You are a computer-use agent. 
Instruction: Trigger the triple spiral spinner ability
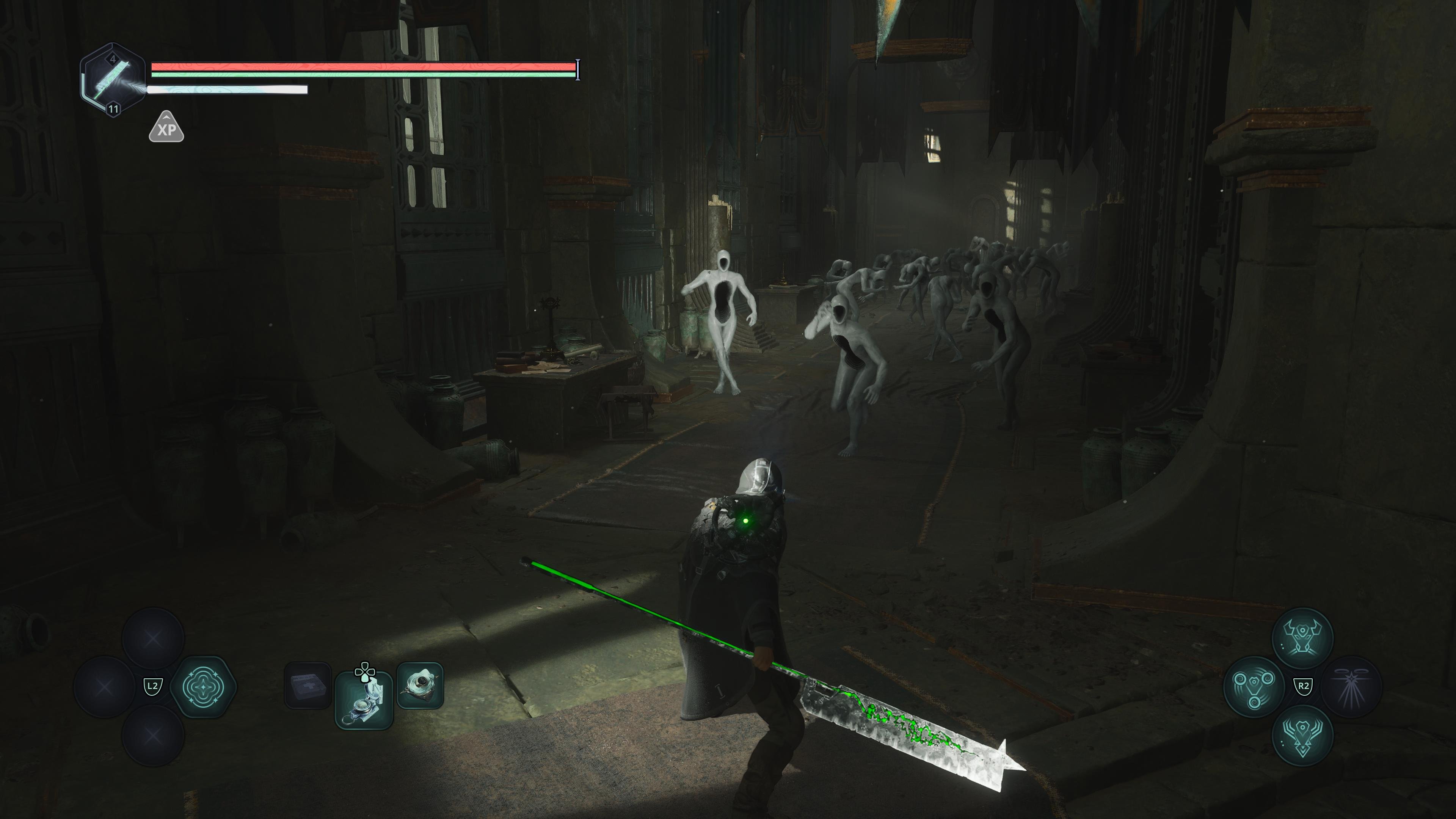(1254, 687)
